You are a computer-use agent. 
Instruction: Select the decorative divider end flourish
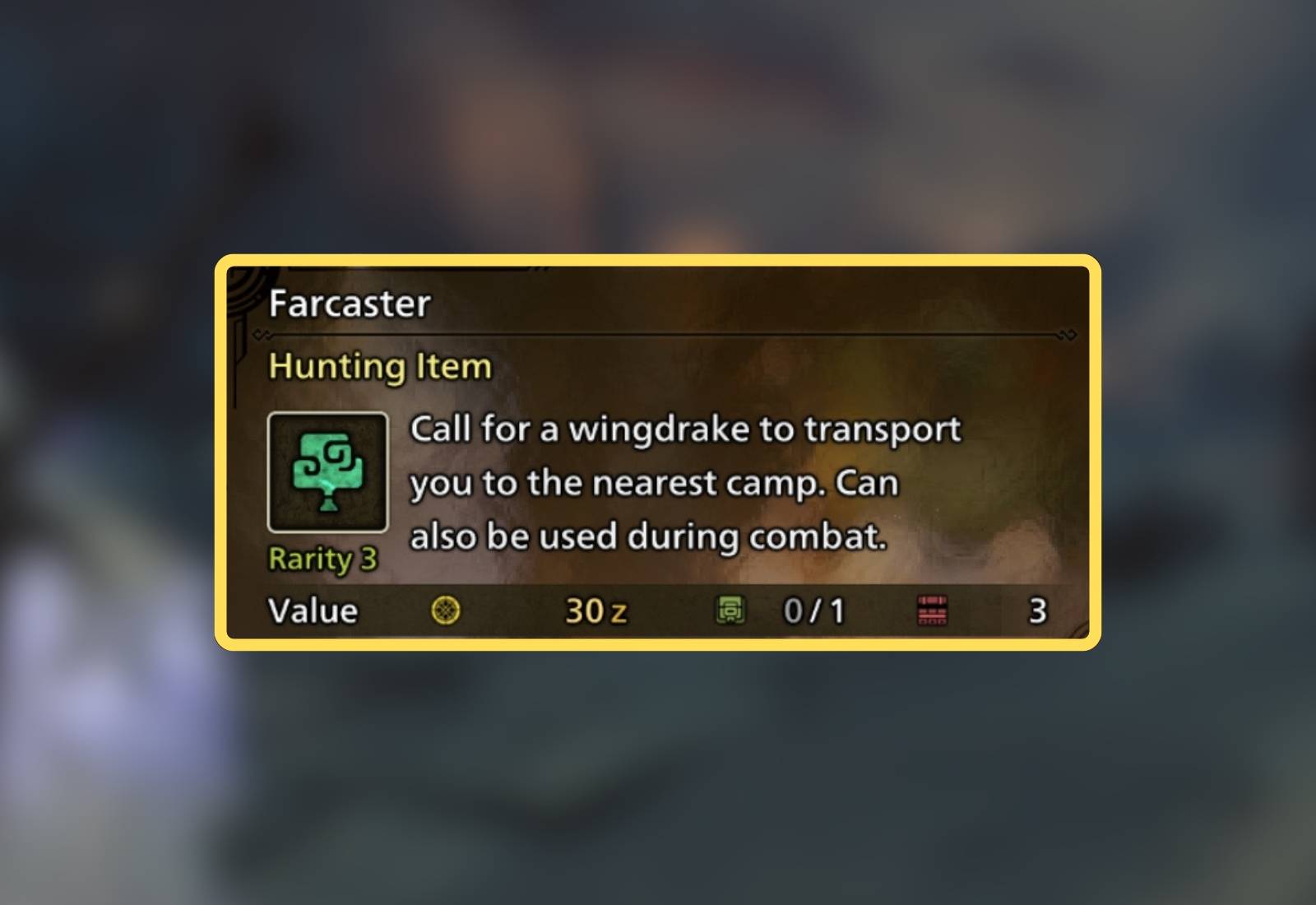(1065, 335)
